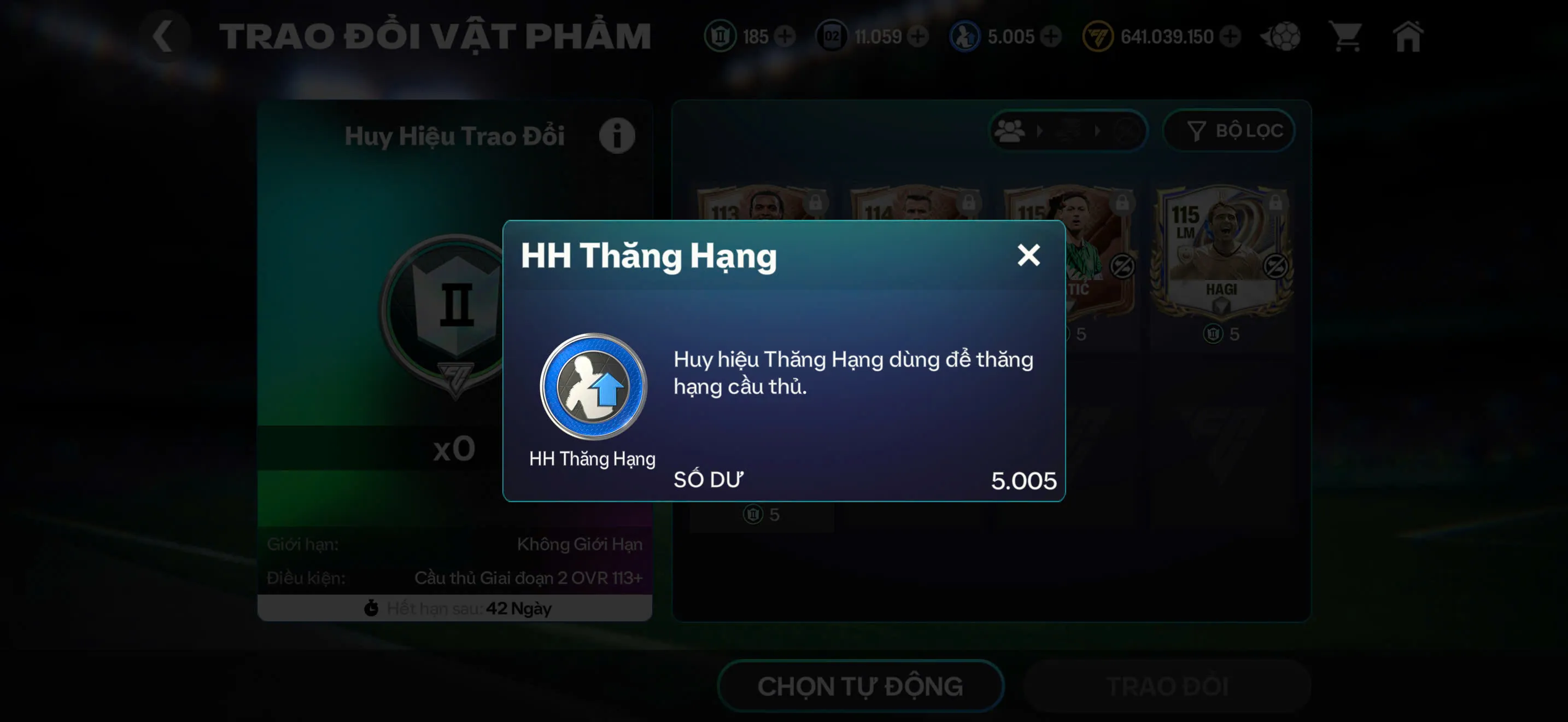The image size is (1568, 722).
Task: Expand the players group selector with people icon
Action: tap(1009, 131)
